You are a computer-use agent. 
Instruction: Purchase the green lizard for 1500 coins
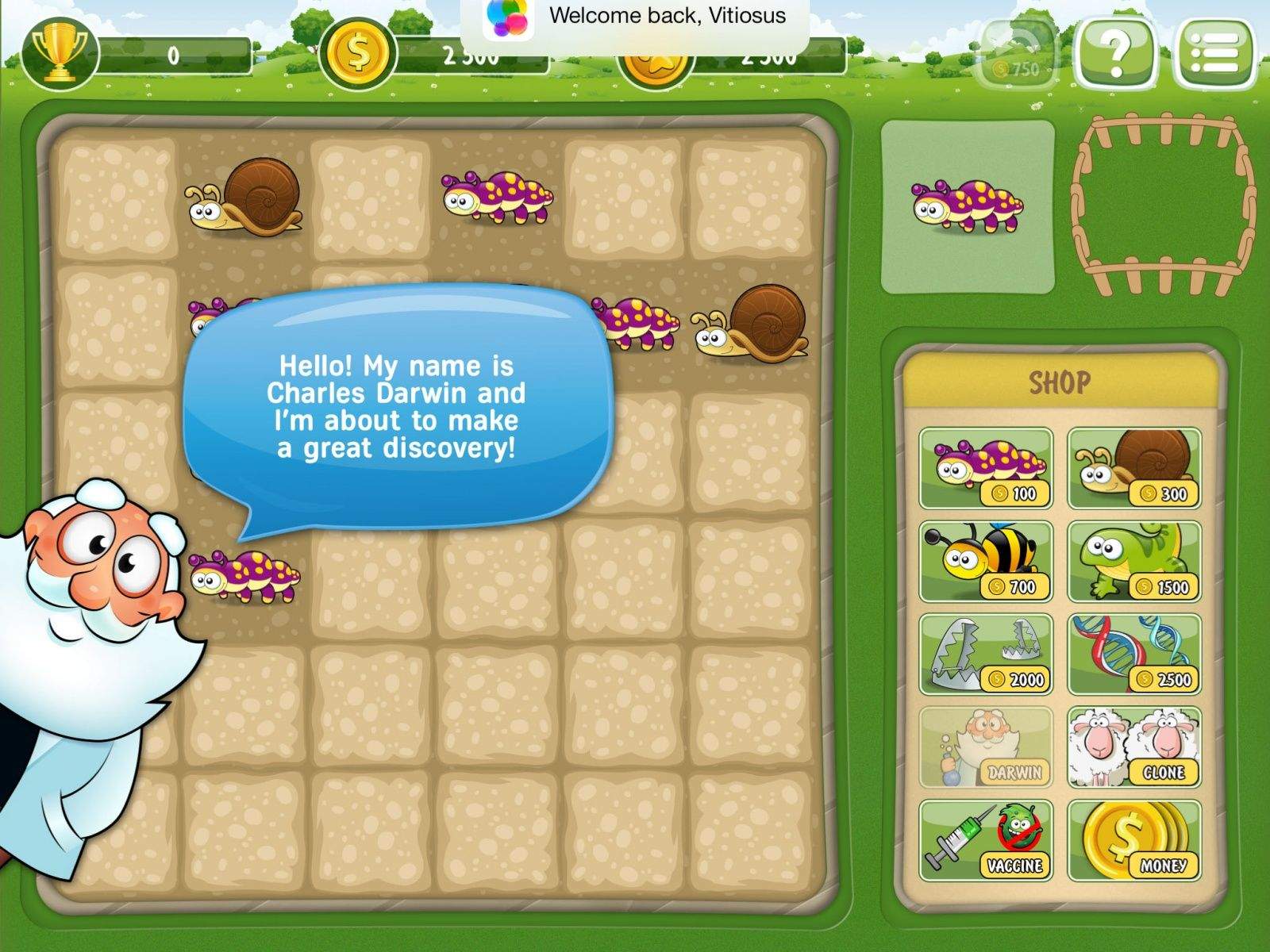pyautogui.click(x=1133, y=561)
